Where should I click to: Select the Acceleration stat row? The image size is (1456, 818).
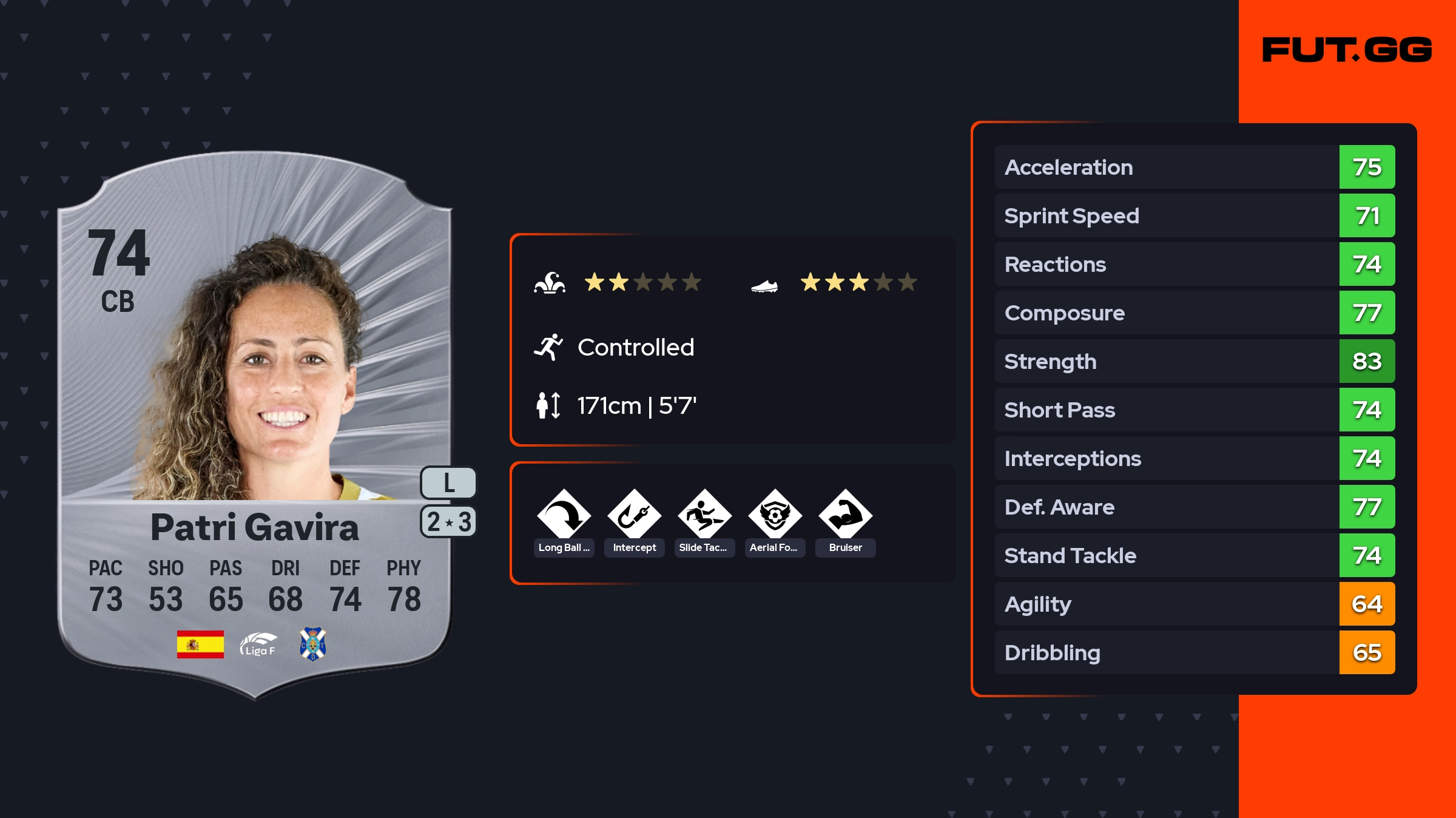[1194, 167]
